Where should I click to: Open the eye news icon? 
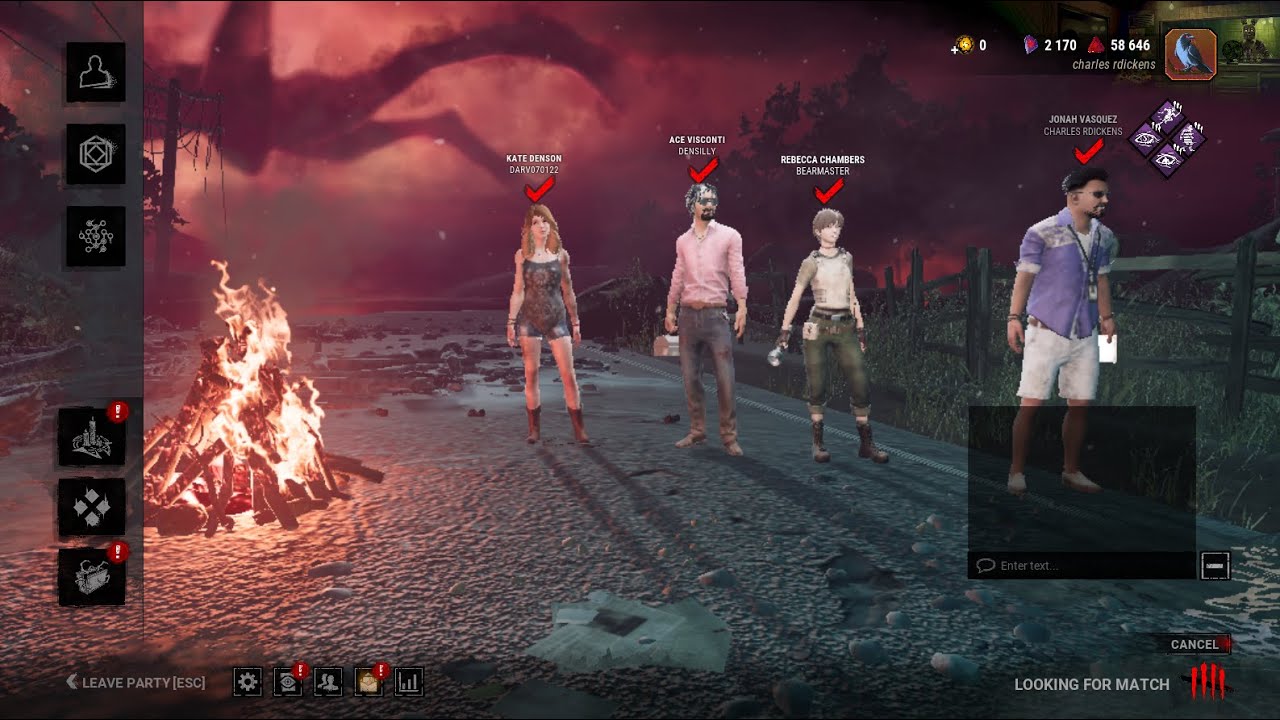click(x=287, y=682)
